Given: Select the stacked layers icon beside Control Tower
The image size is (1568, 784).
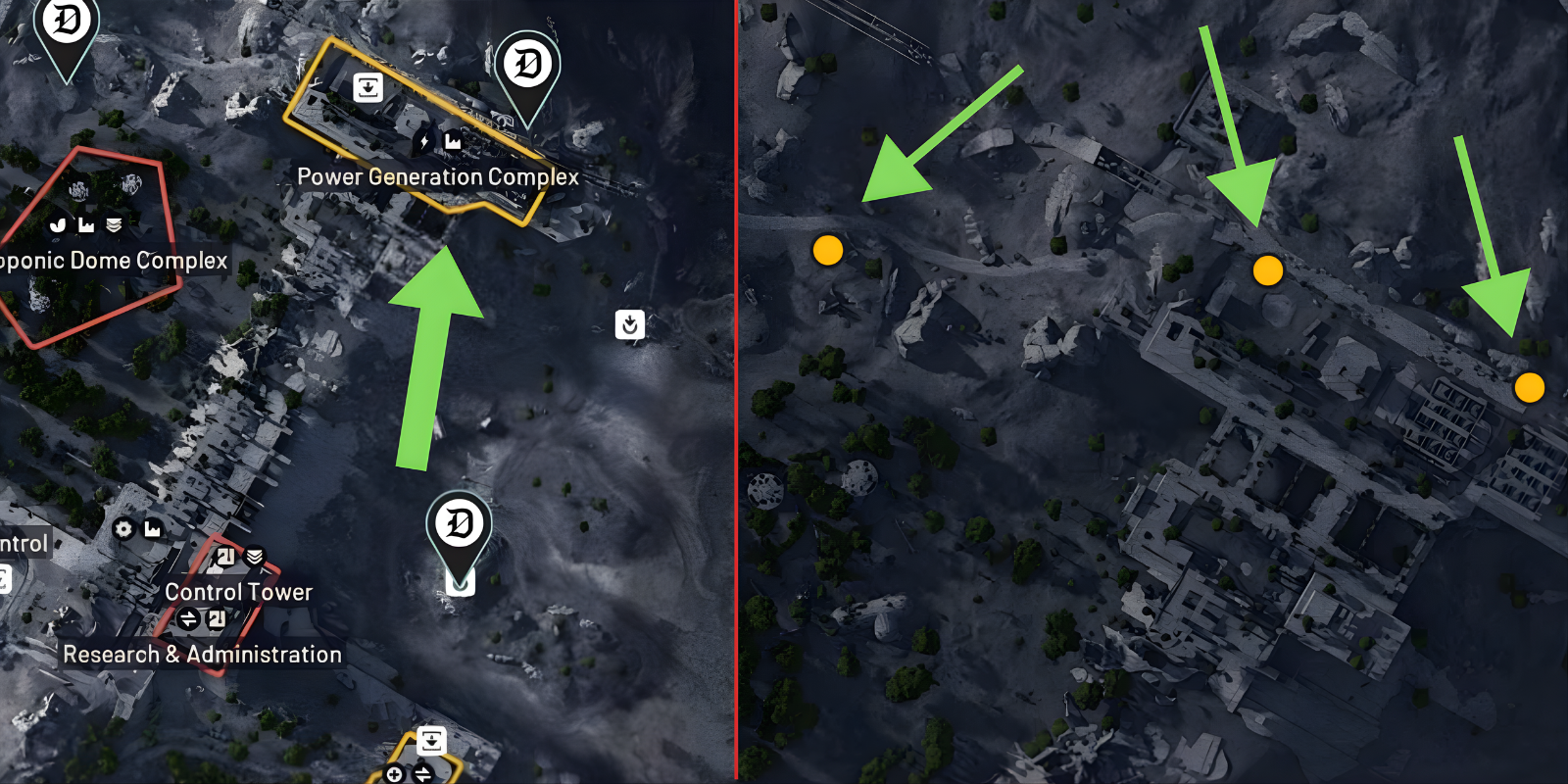Looking at the screenshot, I should point(253,556).
